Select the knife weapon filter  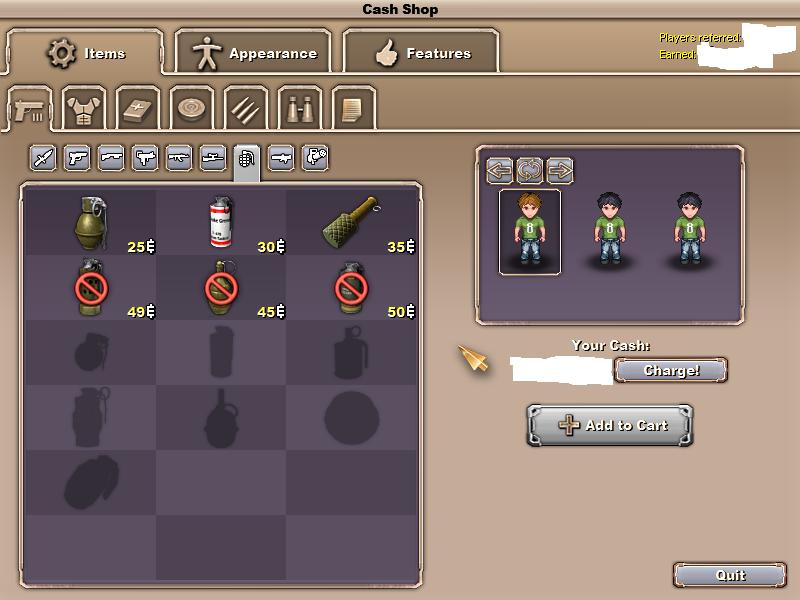click(43, 158)
